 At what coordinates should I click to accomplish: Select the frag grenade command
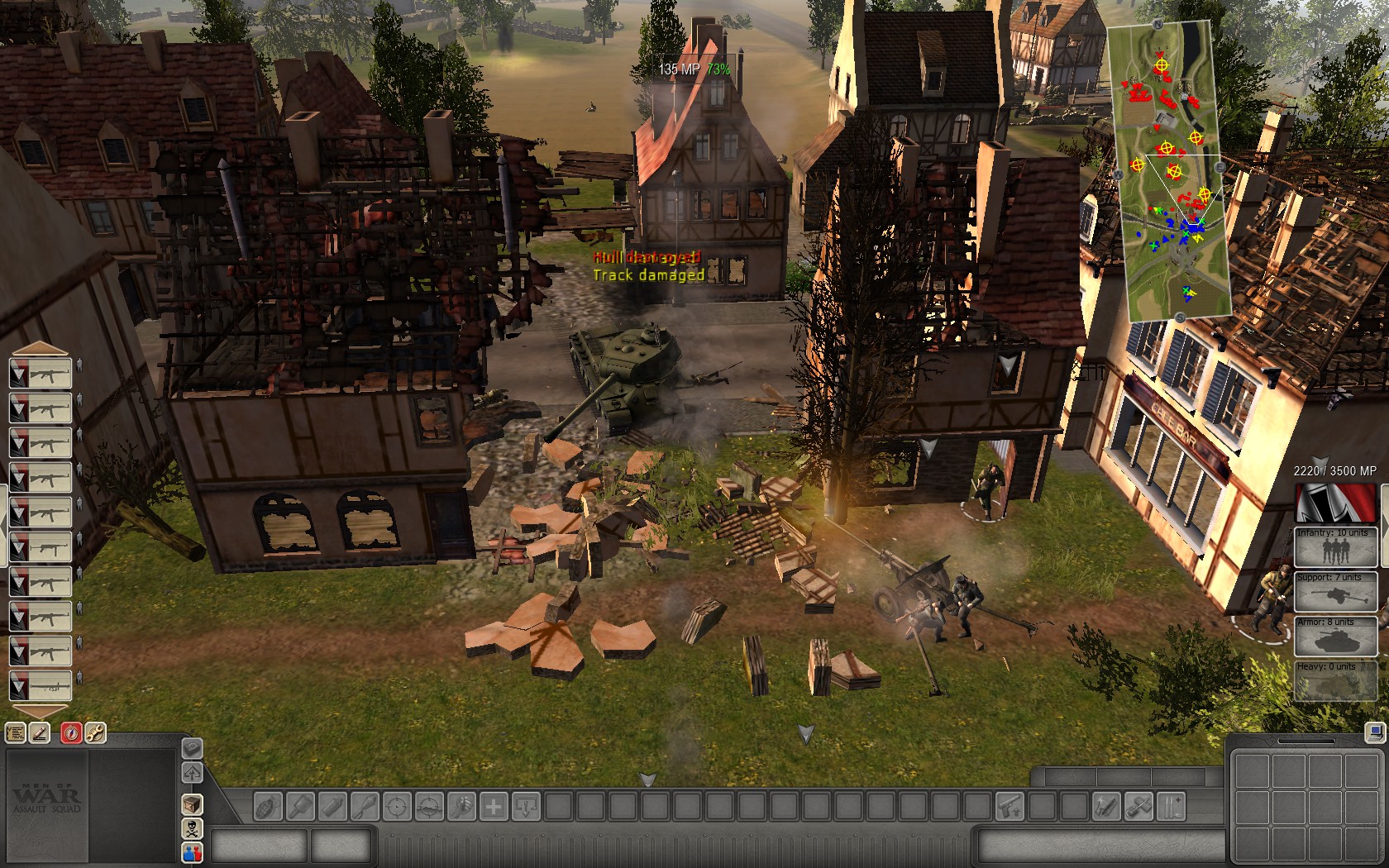[x=268, y=806]
